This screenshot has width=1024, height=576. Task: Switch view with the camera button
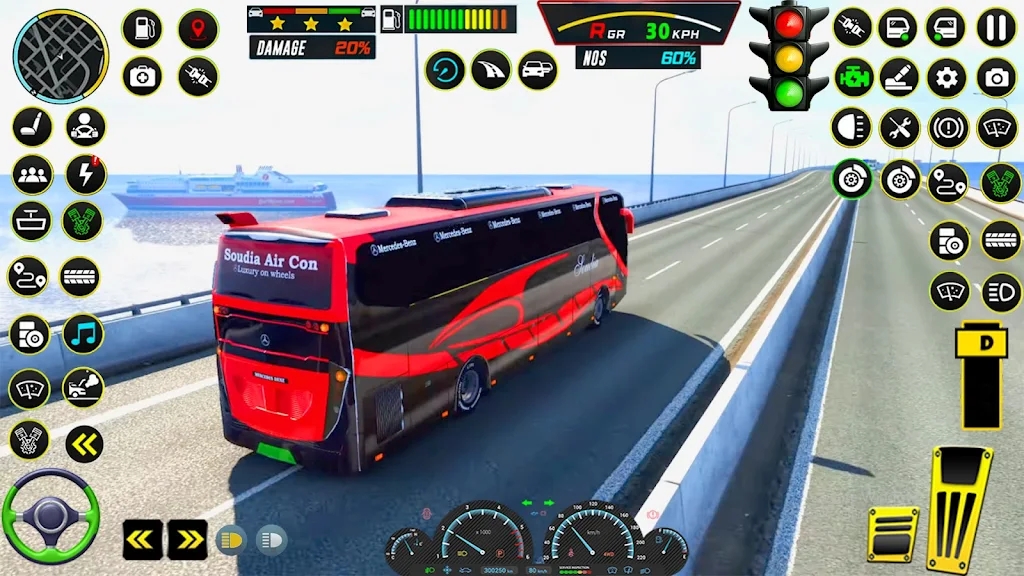[x=996, y=78]
